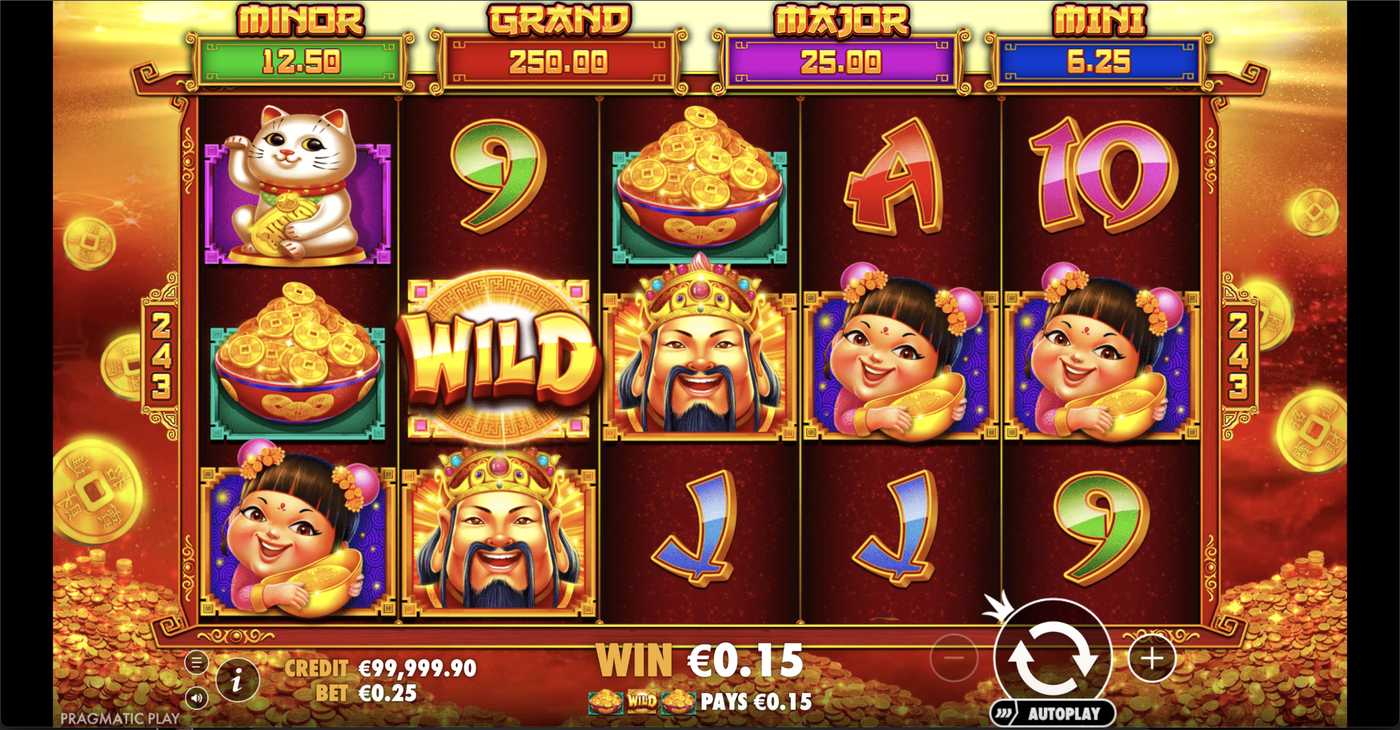This screenshot has width=1400, height=730.
Task: Toggle sound with the speaker icon
Action: tap(196, 697)
